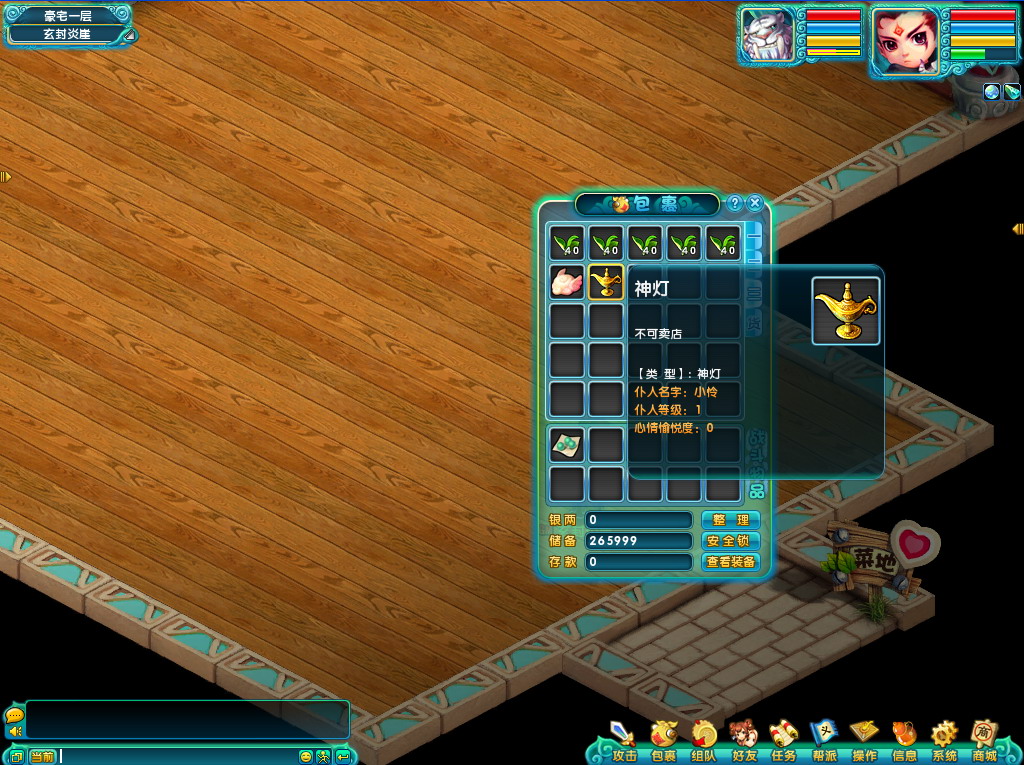Open the 攻击 attack menu

pos(623,740)
